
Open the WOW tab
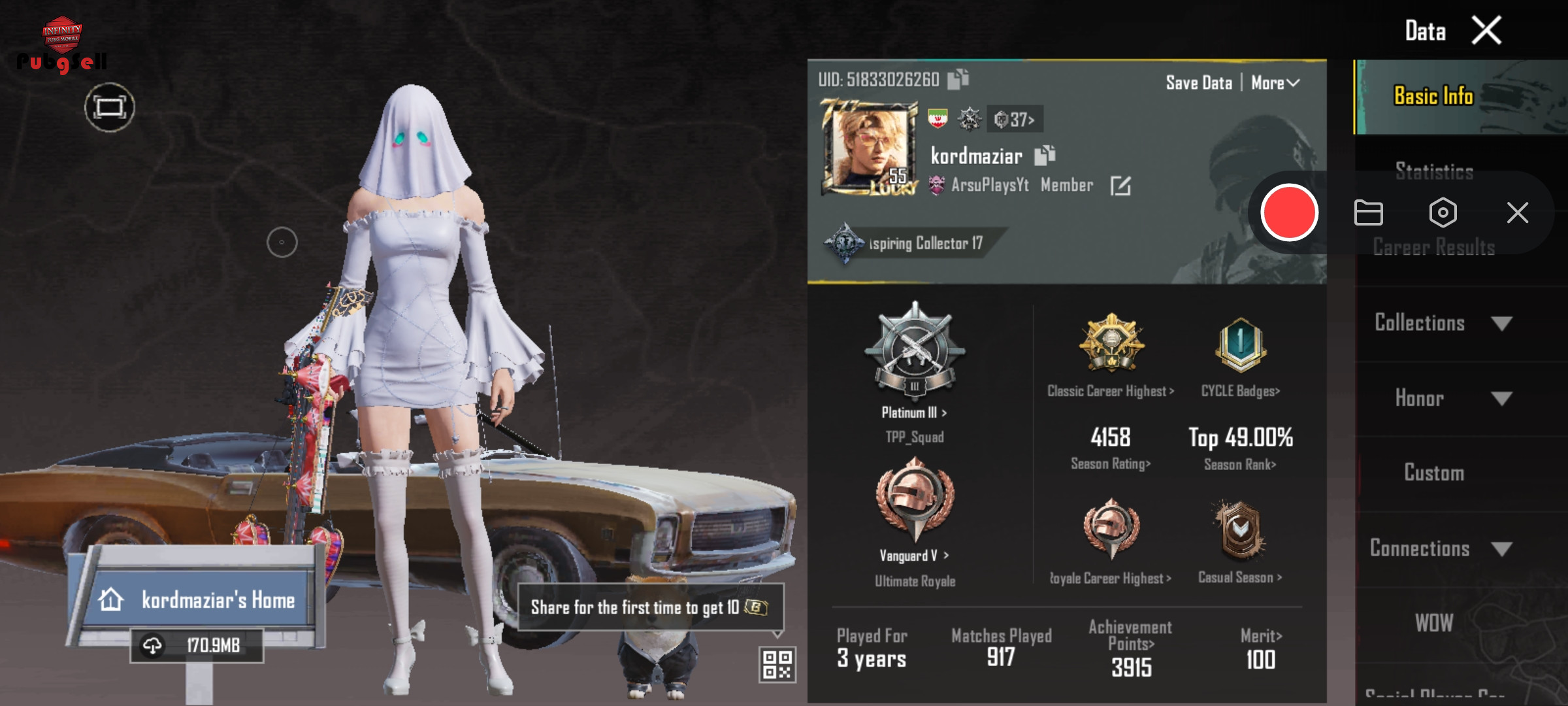coord(1434,623)
